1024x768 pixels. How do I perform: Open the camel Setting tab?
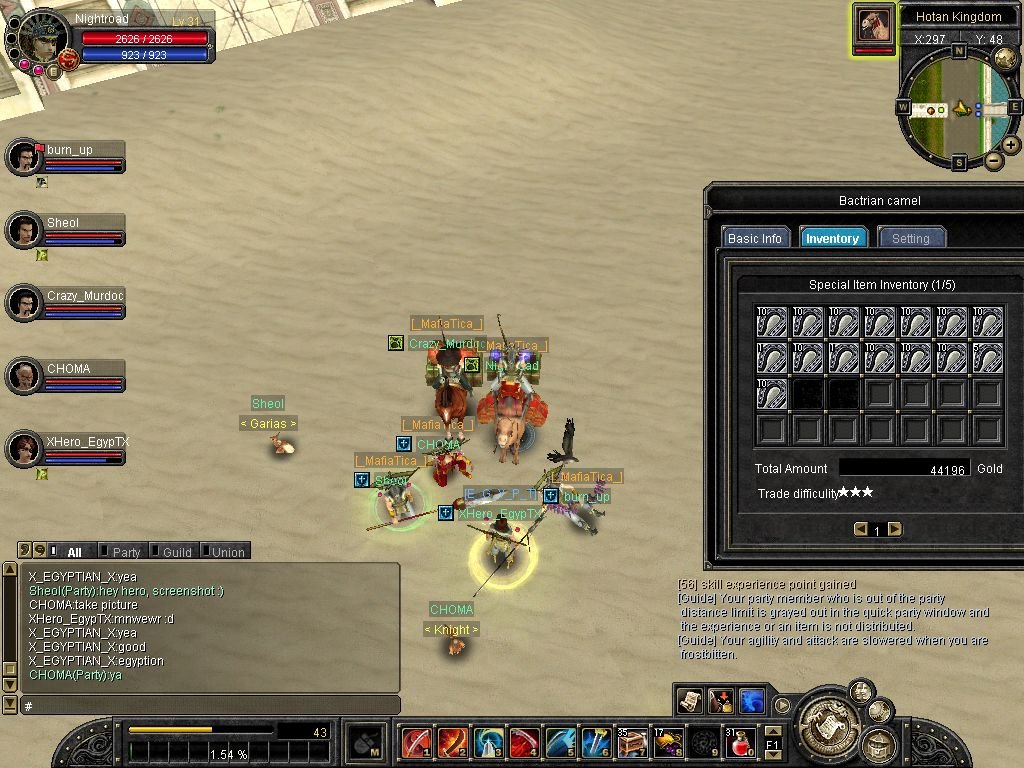[910, 238]
